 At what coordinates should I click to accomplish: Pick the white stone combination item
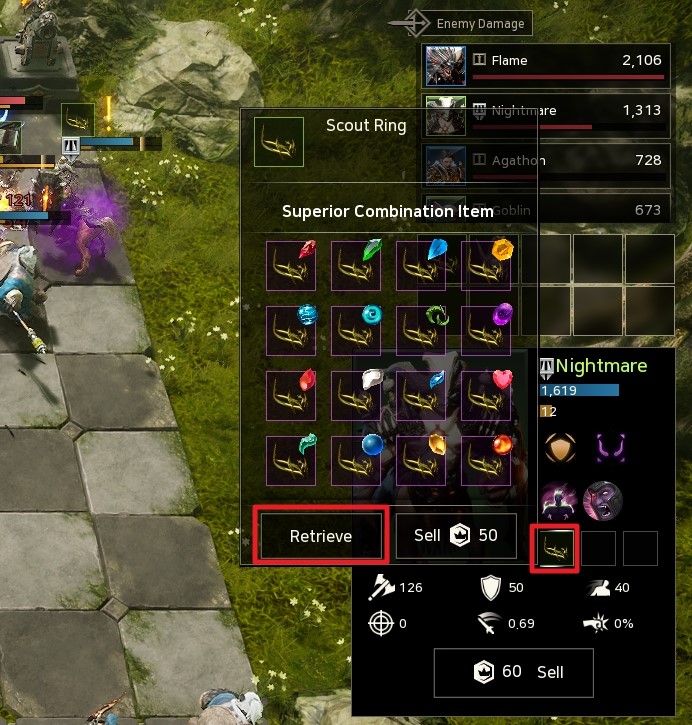pos(356,394)
